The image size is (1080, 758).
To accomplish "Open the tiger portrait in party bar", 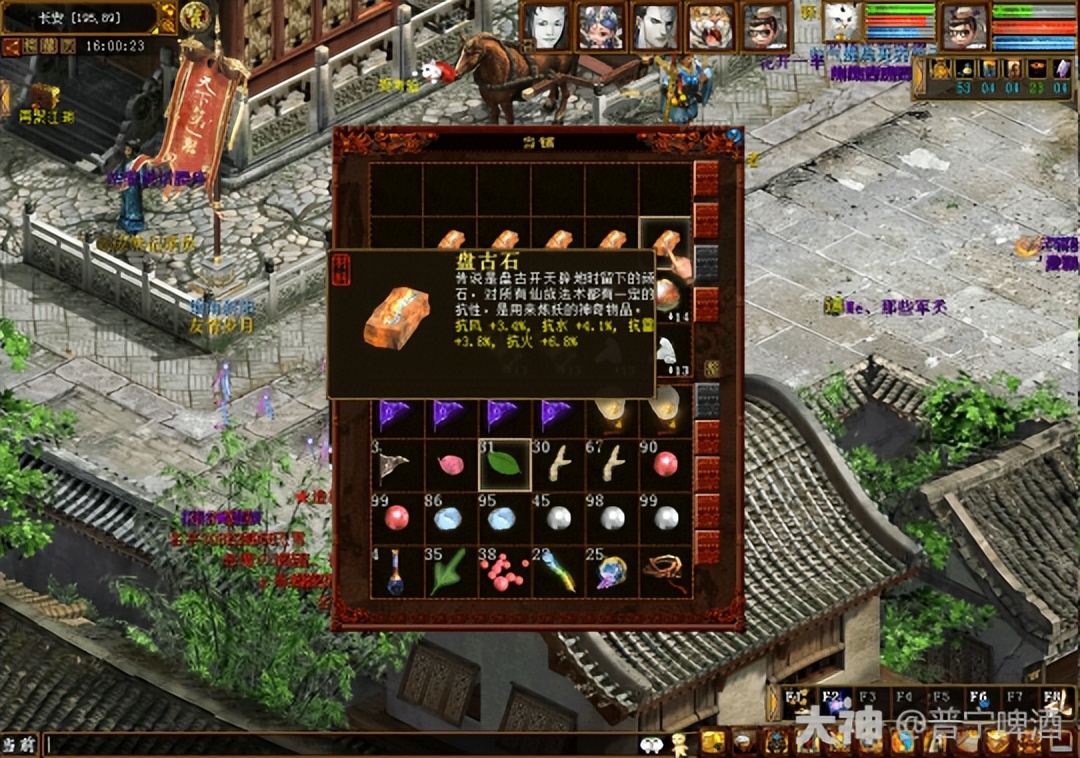I will pyautogui.click(x=710, y=27).
